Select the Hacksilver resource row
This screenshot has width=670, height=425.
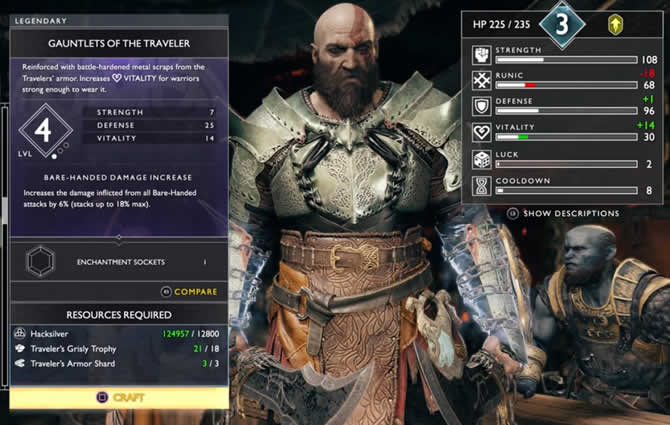coord(119,332)
